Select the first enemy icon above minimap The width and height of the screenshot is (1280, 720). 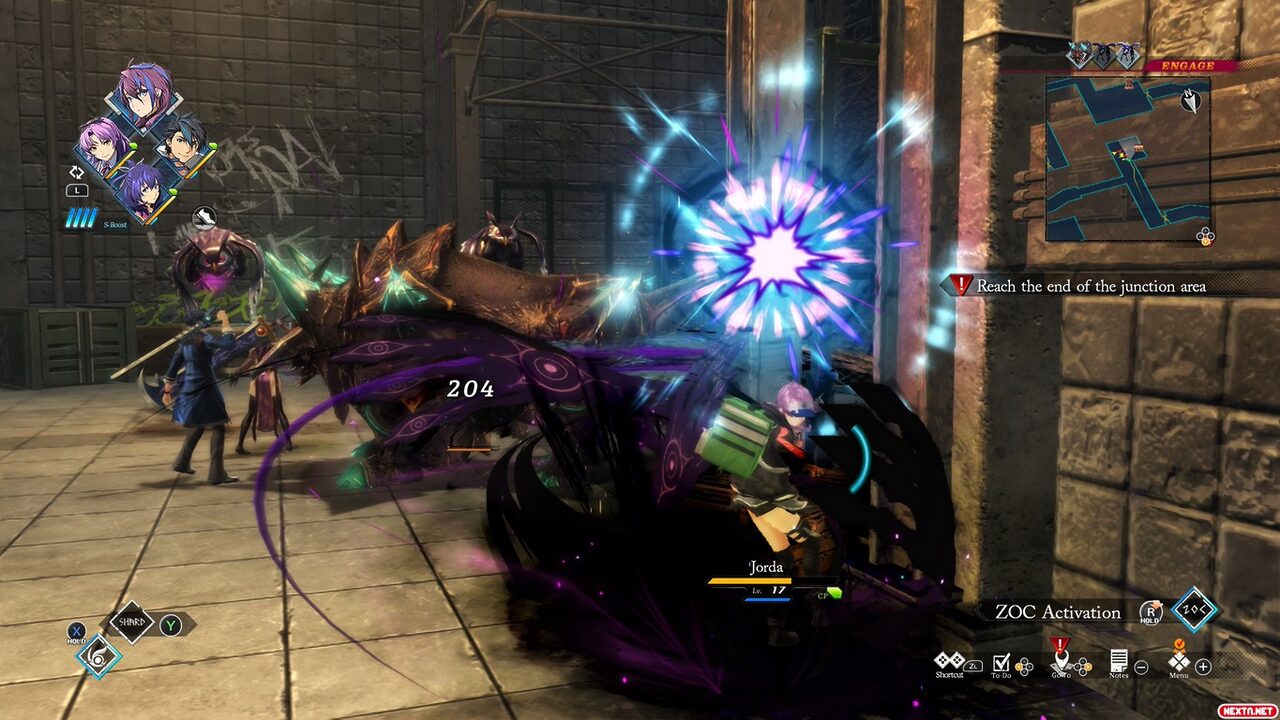click(1078, 56)
